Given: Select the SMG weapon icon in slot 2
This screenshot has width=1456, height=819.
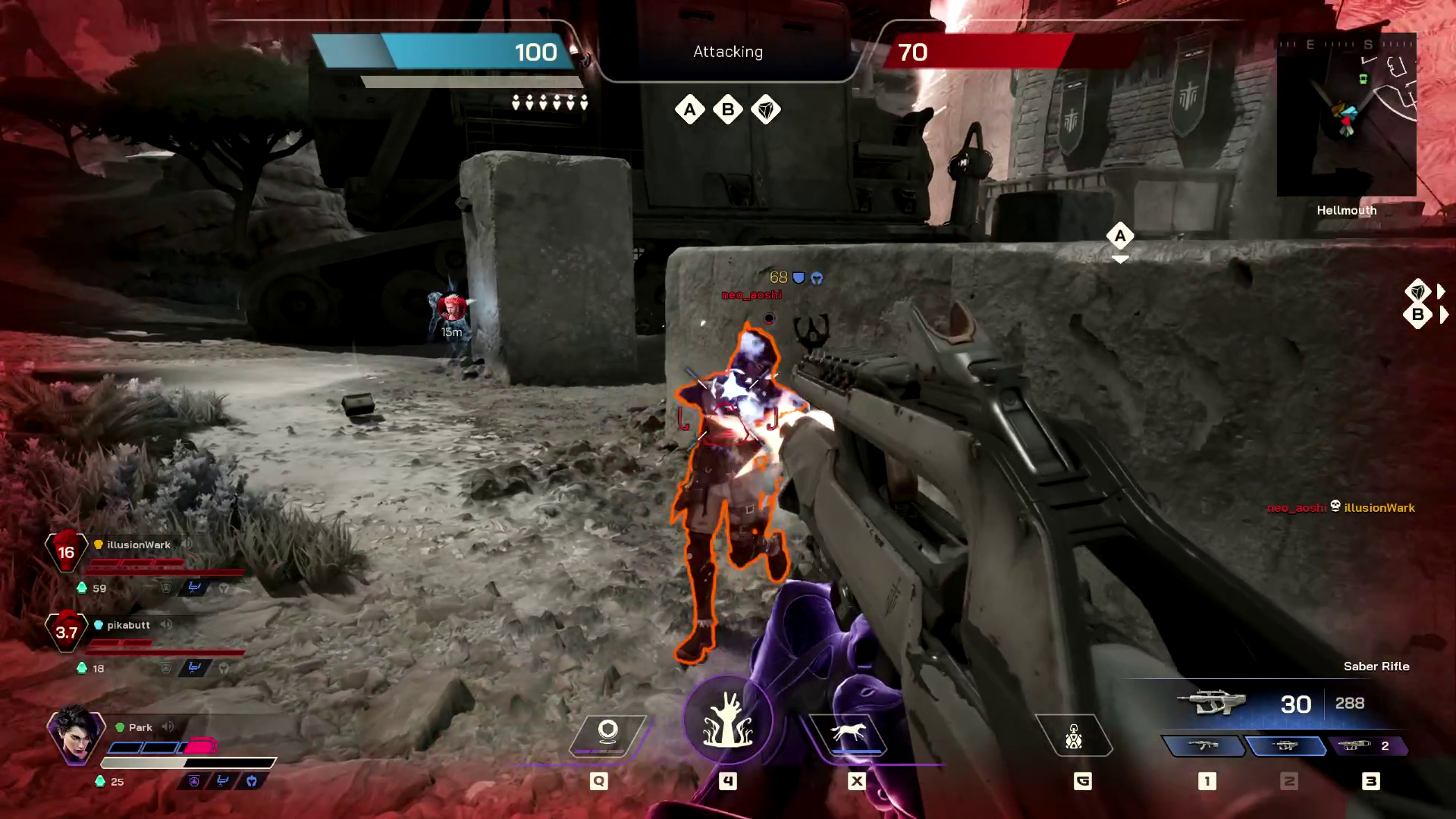Looking at the screenshot, I should pos(1288,746).
